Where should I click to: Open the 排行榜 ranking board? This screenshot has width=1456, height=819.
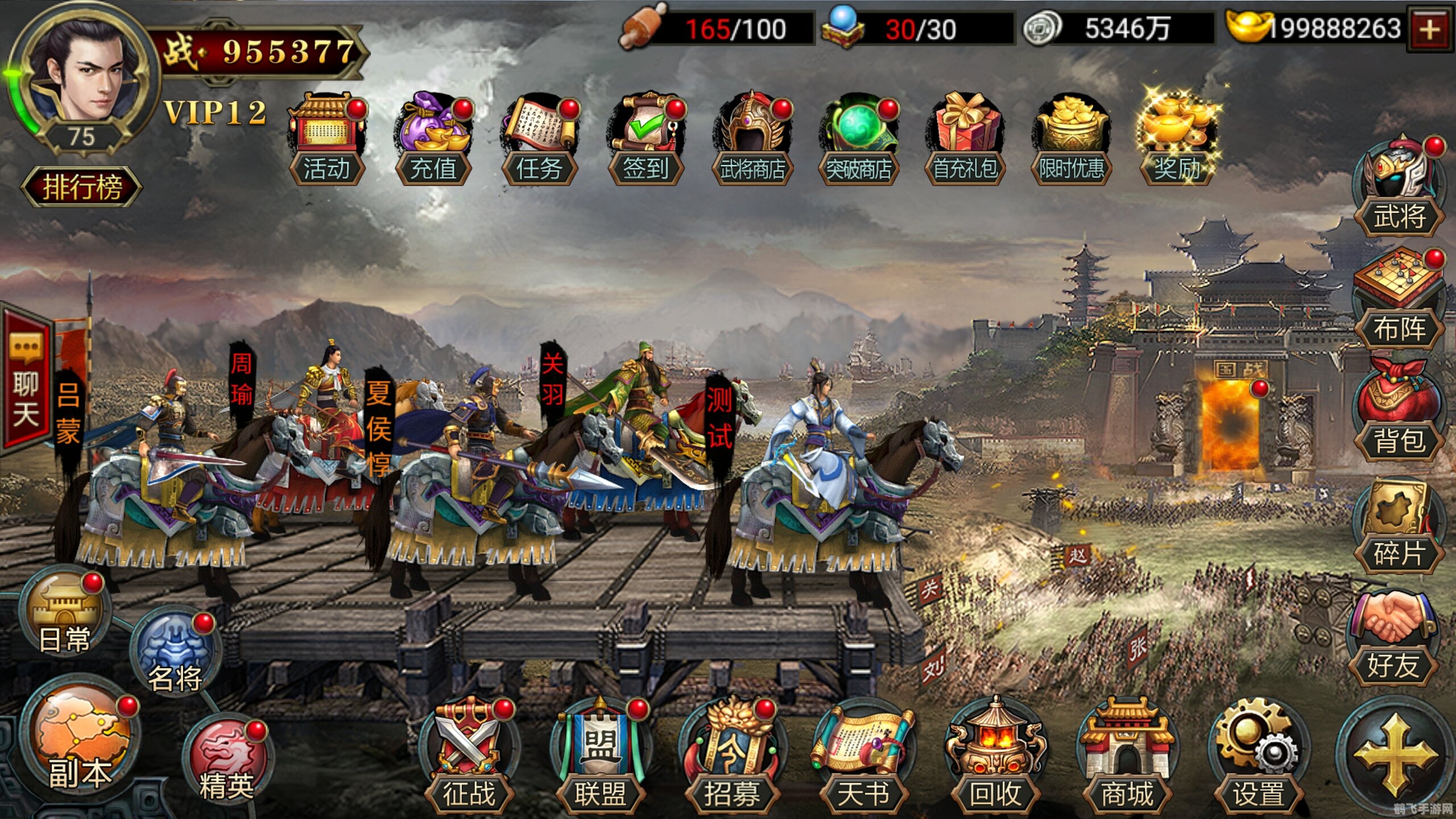[x=81, y=187]
